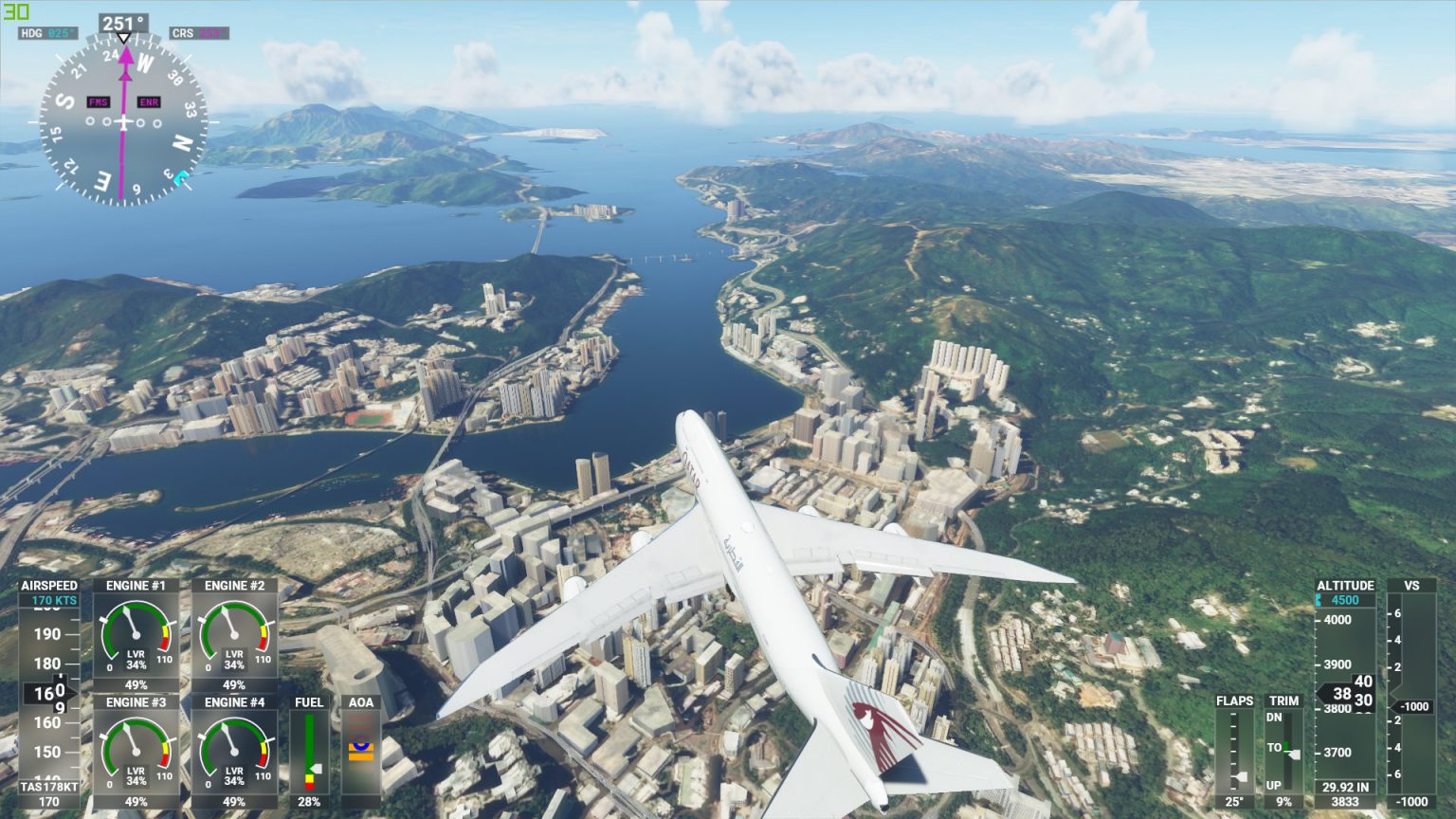Click the cyan altitude bug beside 4500
1456x819 pixels.
point(1318,599)
